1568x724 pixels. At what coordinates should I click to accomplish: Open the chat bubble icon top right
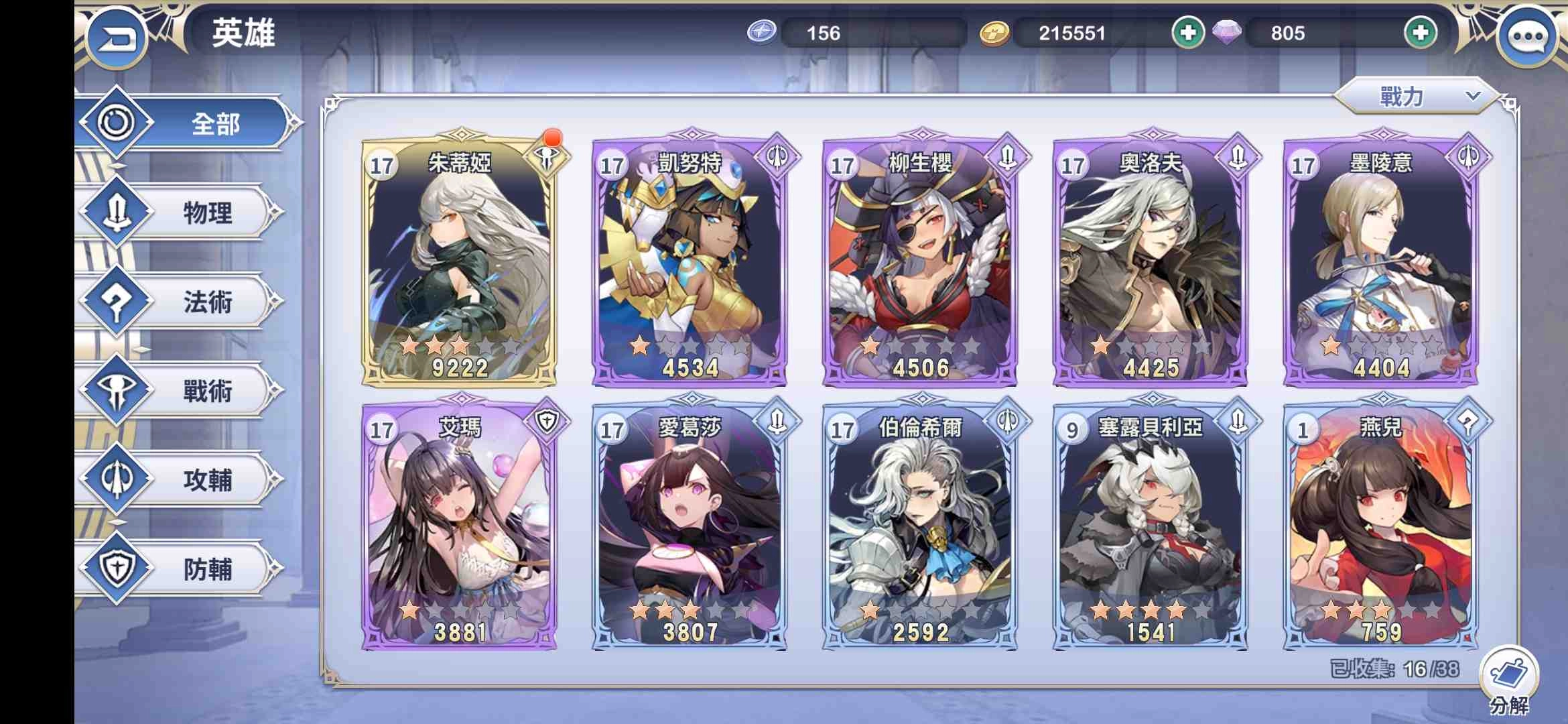pyautogui.click(x=1528, y=37)
